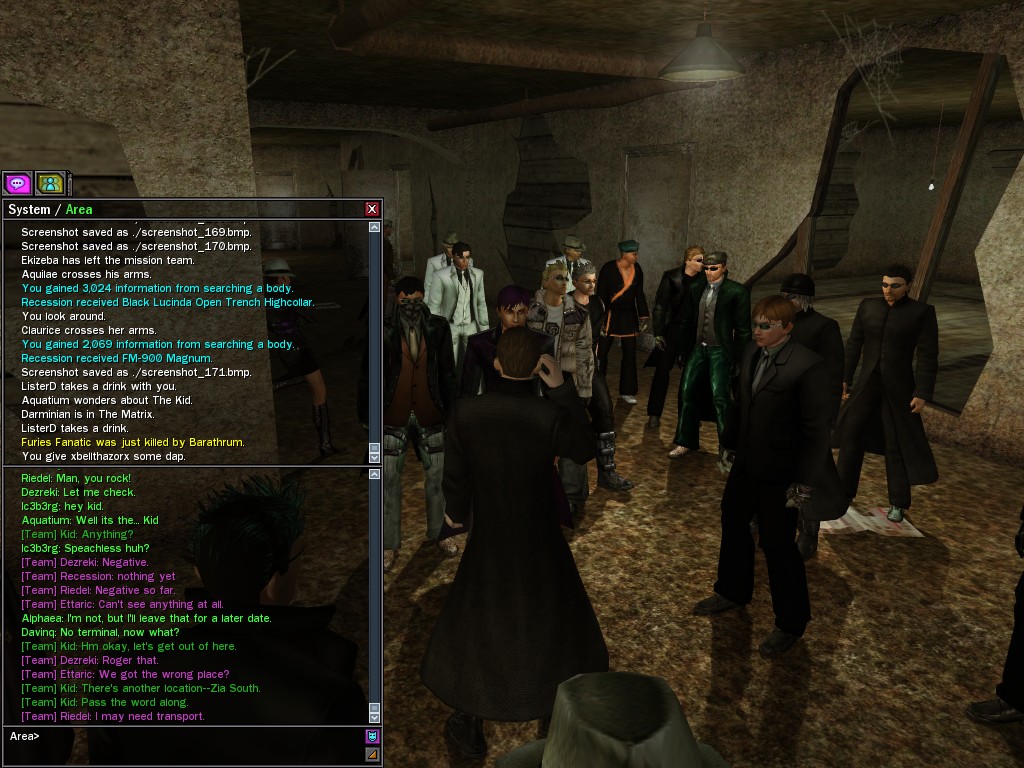Open the blue mask emote button

tap(372, 736)
